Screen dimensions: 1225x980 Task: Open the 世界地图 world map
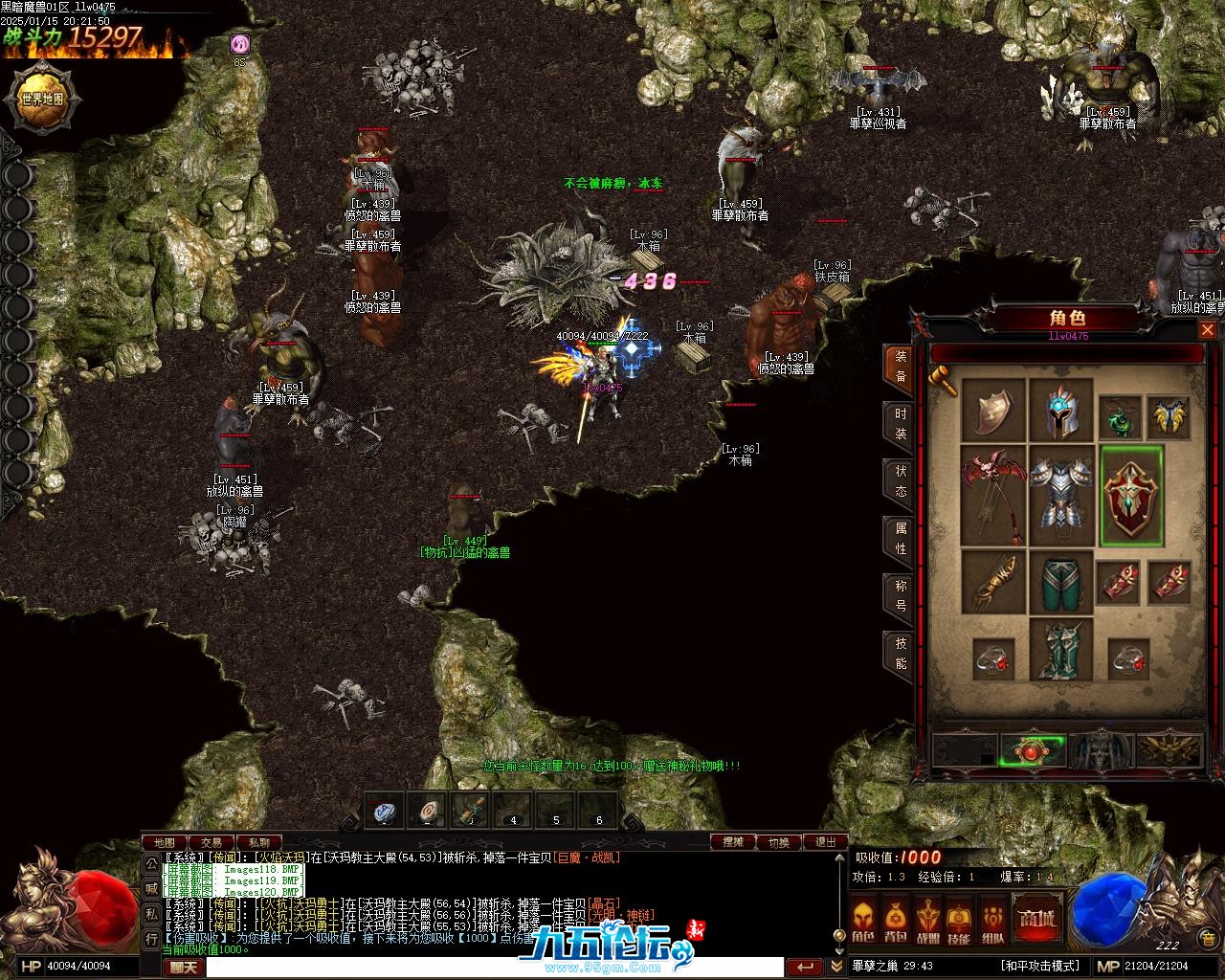[x=40, y=99]
